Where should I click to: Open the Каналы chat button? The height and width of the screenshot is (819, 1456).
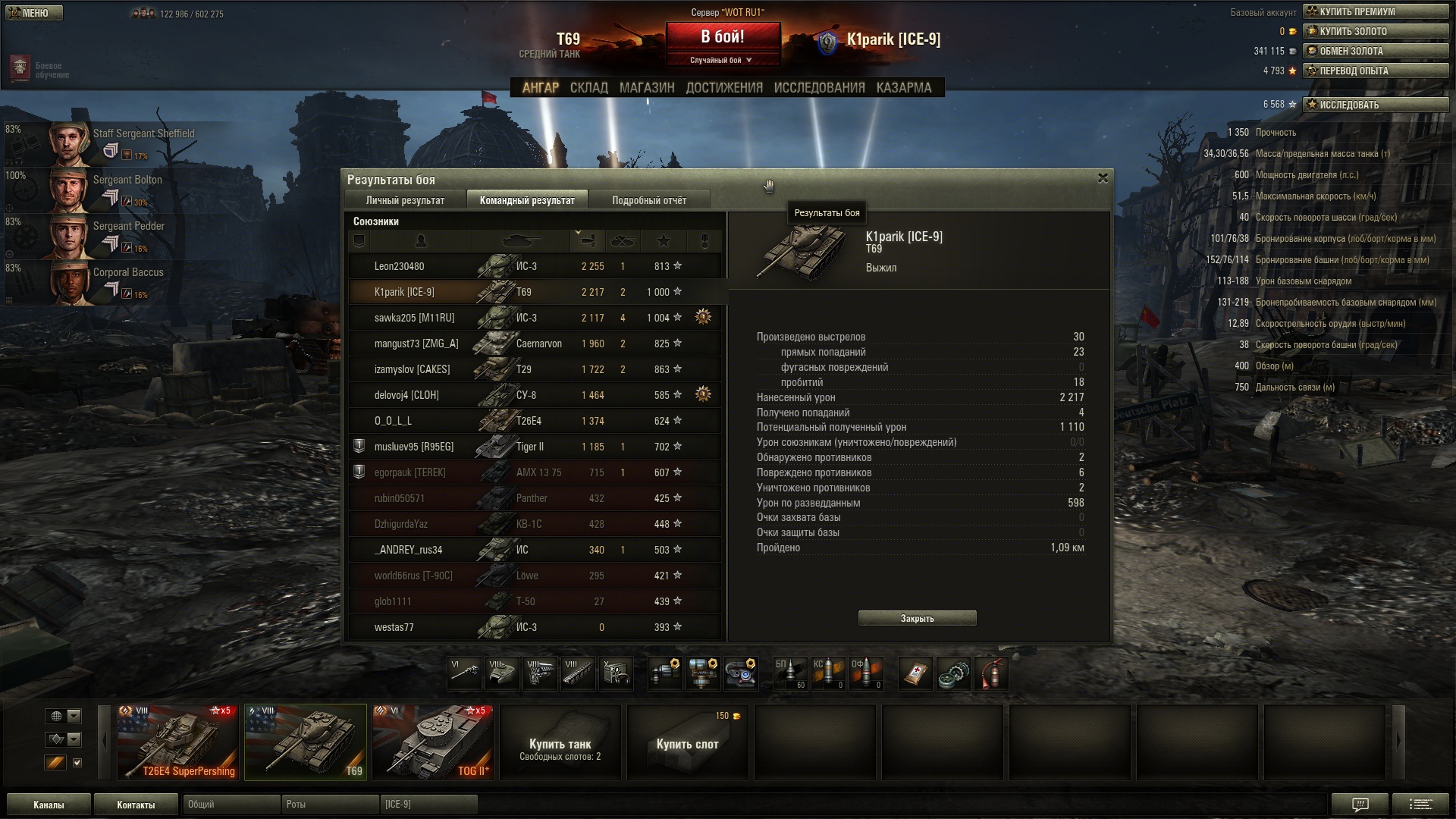point(49,805)
